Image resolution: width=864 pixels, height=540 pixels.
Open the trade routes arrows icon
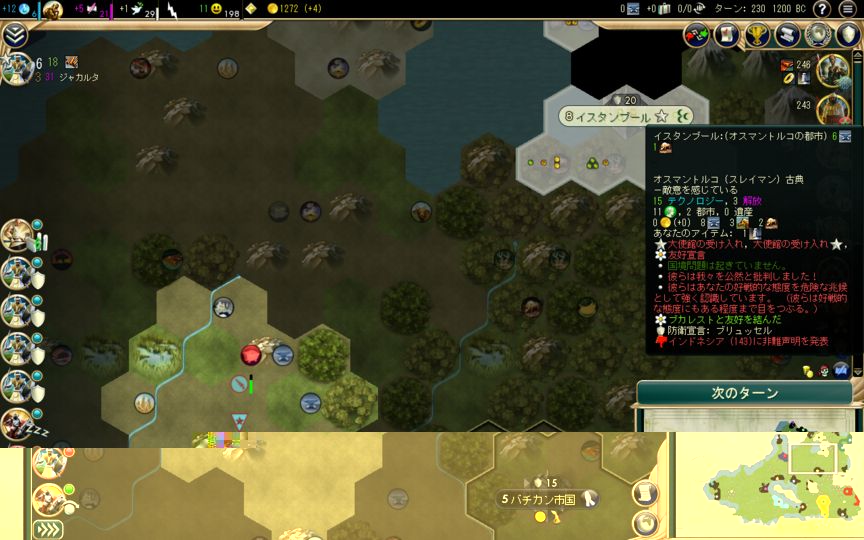(696, 35)
